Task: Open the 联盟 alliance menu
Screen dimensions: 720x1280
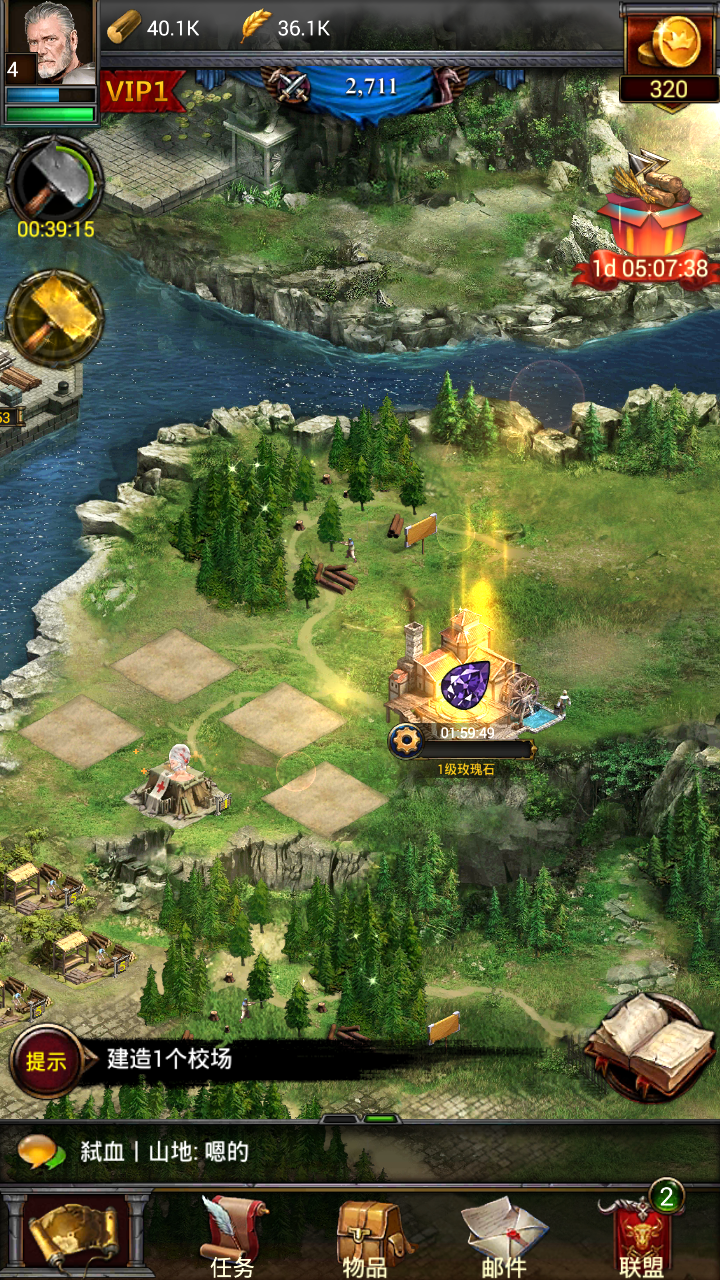Action: [641, 1238]
